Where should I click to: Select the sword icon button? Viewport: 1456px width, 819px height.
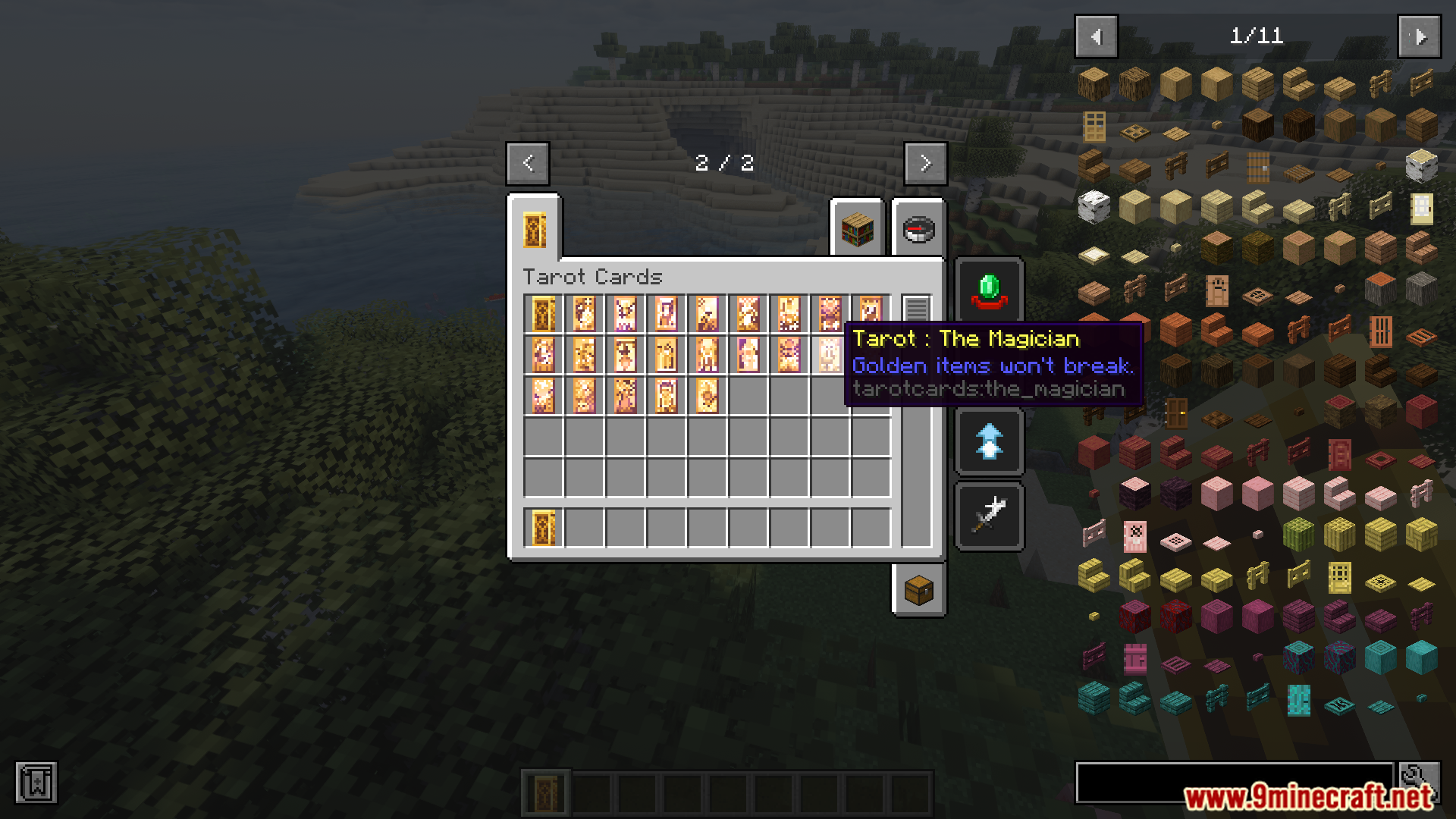click(990, 515)
